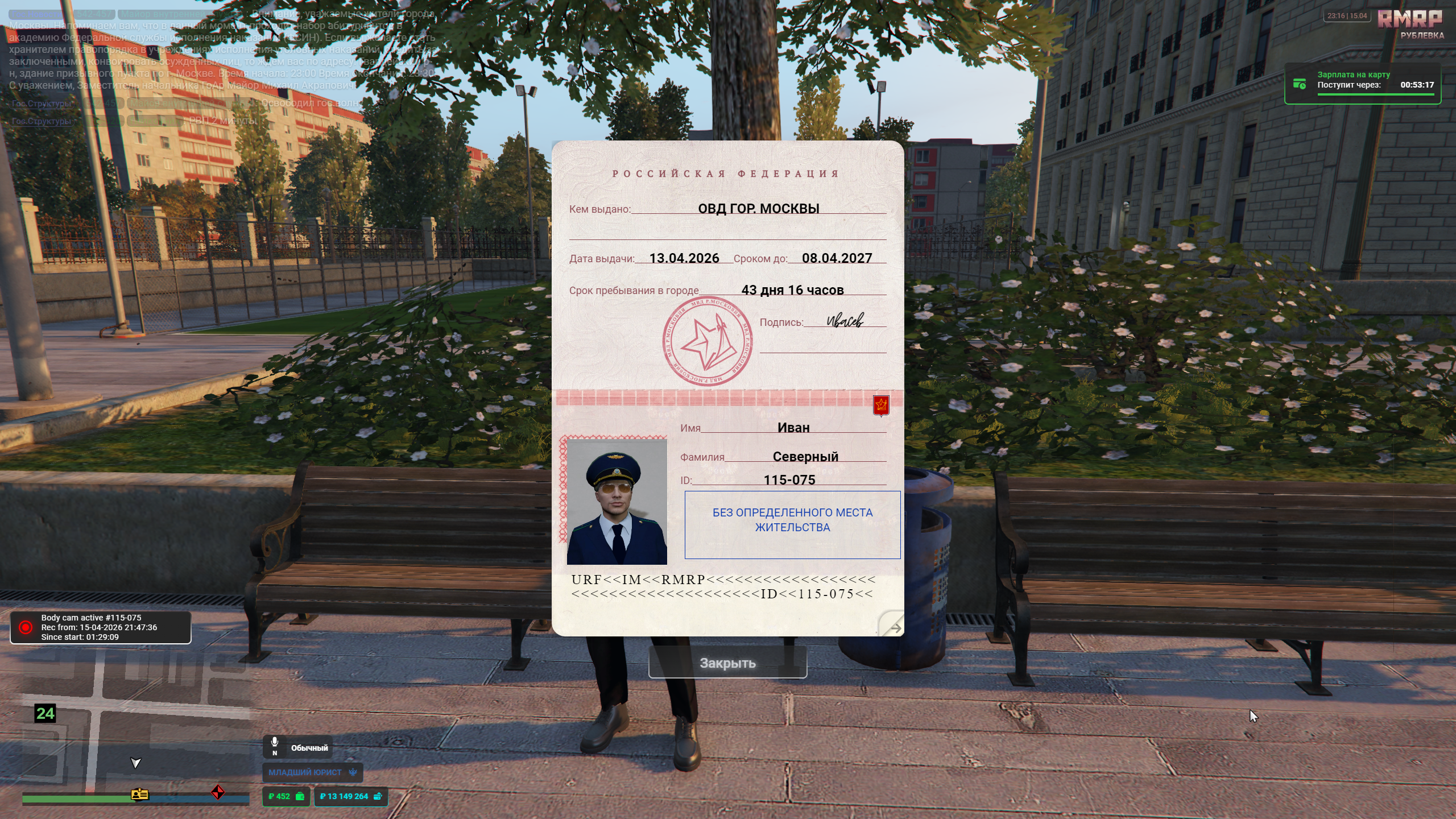Select the Младший юрист job badge
The width and height of the screenshot is (1456, 819).
(312, 772)
